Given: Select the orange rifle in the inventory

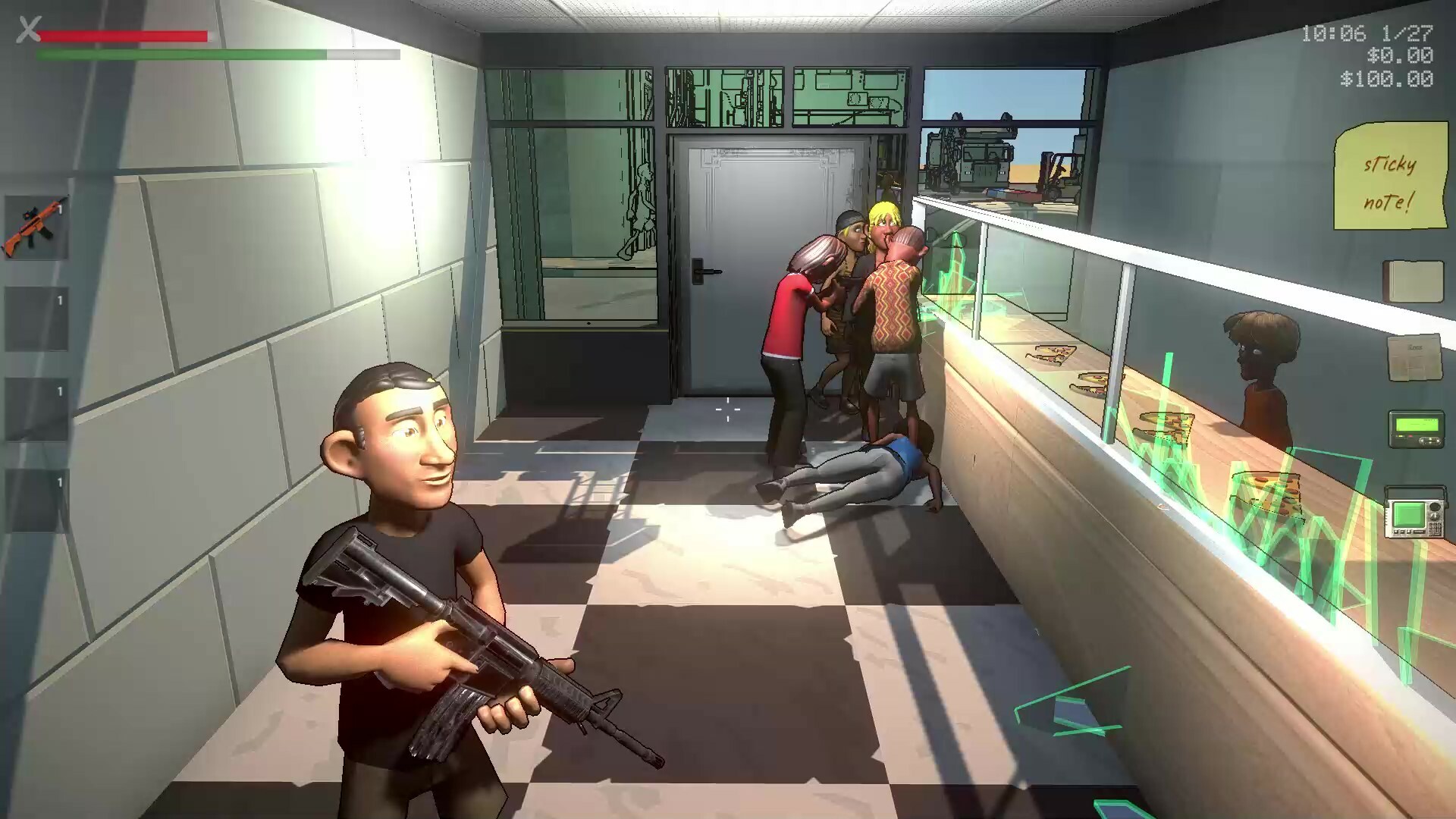Looking at the screenshot, I should point(36,226).
